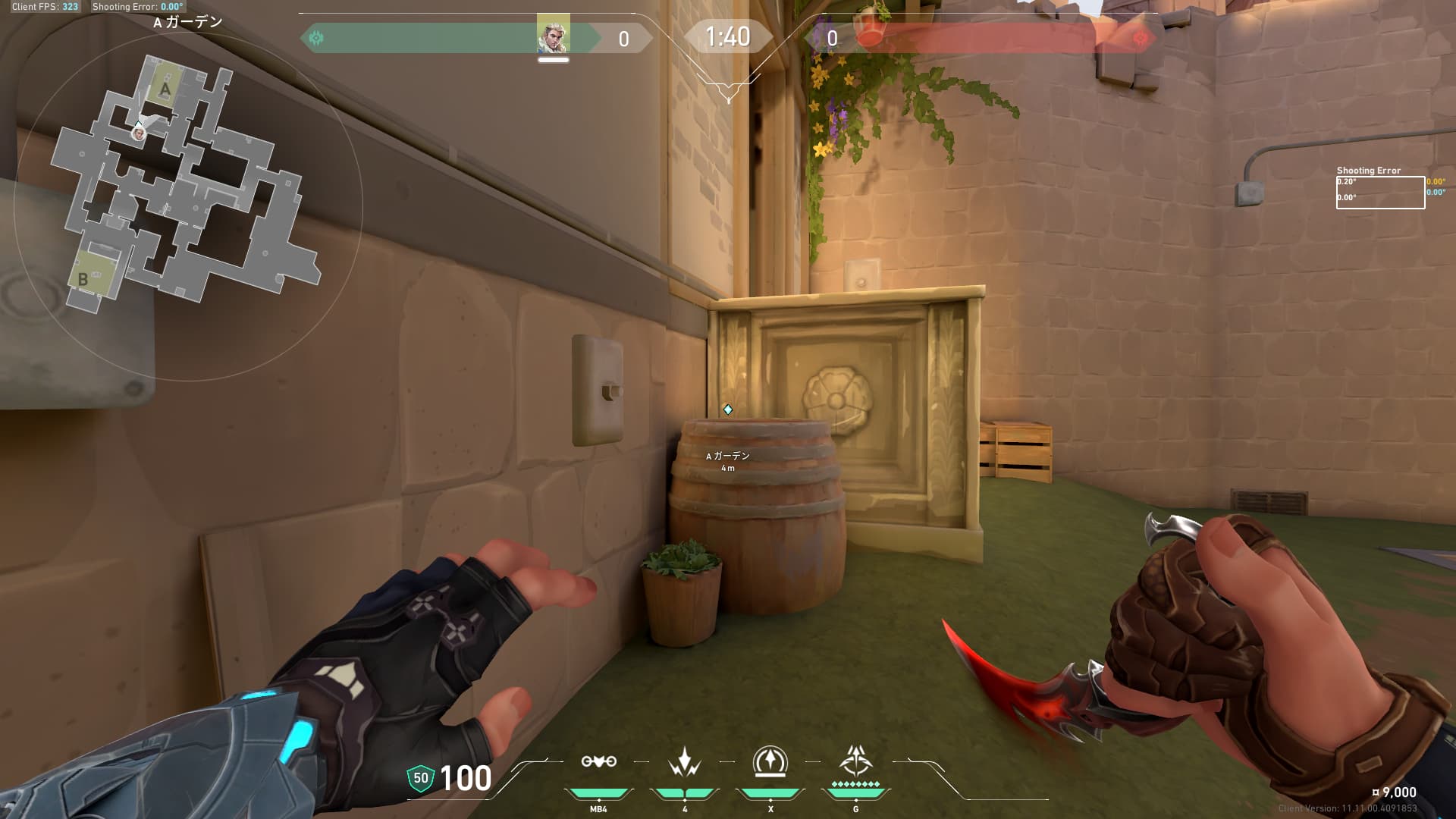Screen dimensions: 1456x819
Task: Click the player icon on the minimap
Action: [x=139, y=133]
